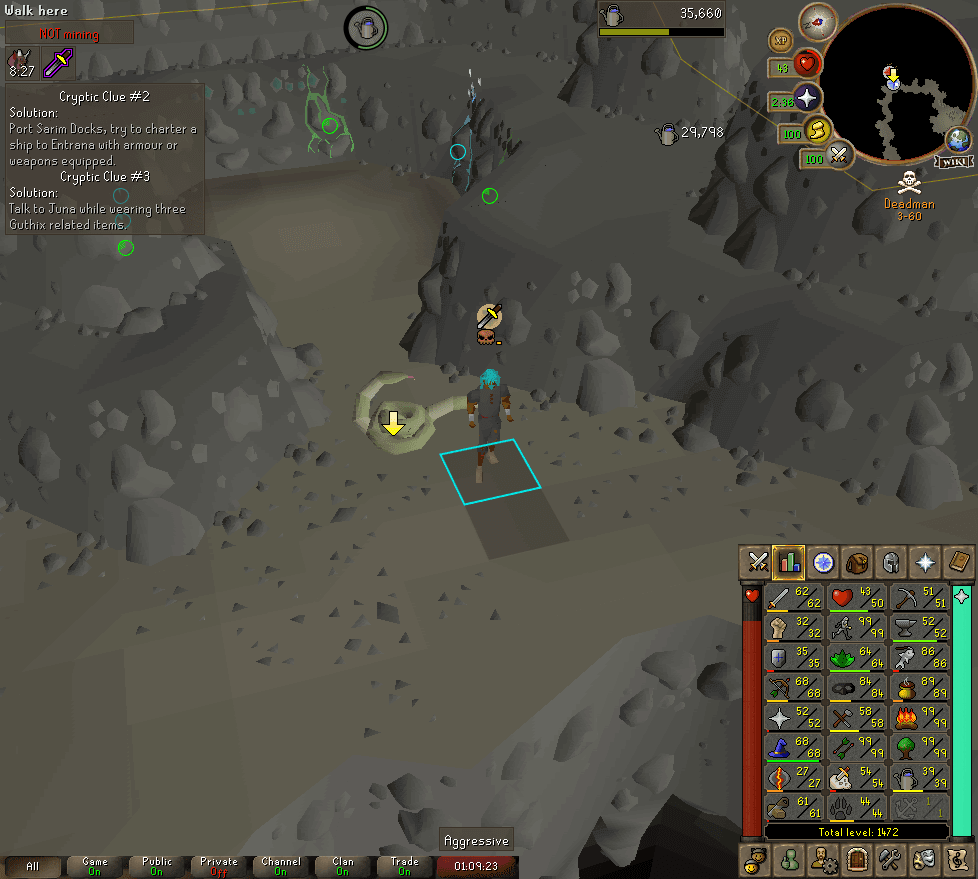
Task: Toggle run with the boot energy orb
Action: tap(819, 130)
